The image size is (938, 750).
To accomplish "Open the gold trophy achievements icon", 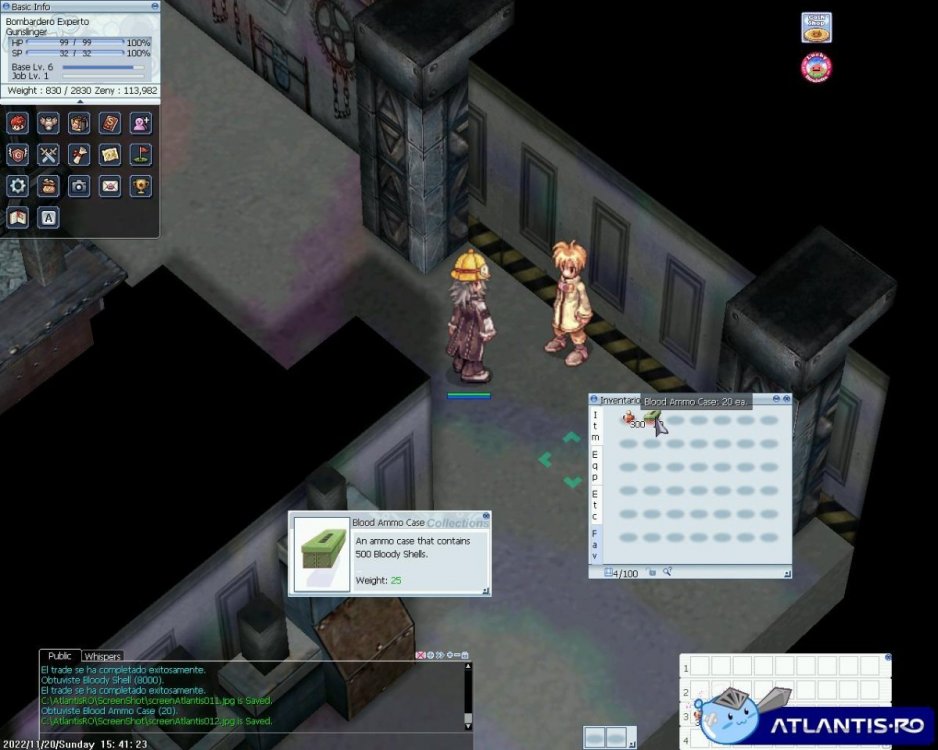I will 141,185.
